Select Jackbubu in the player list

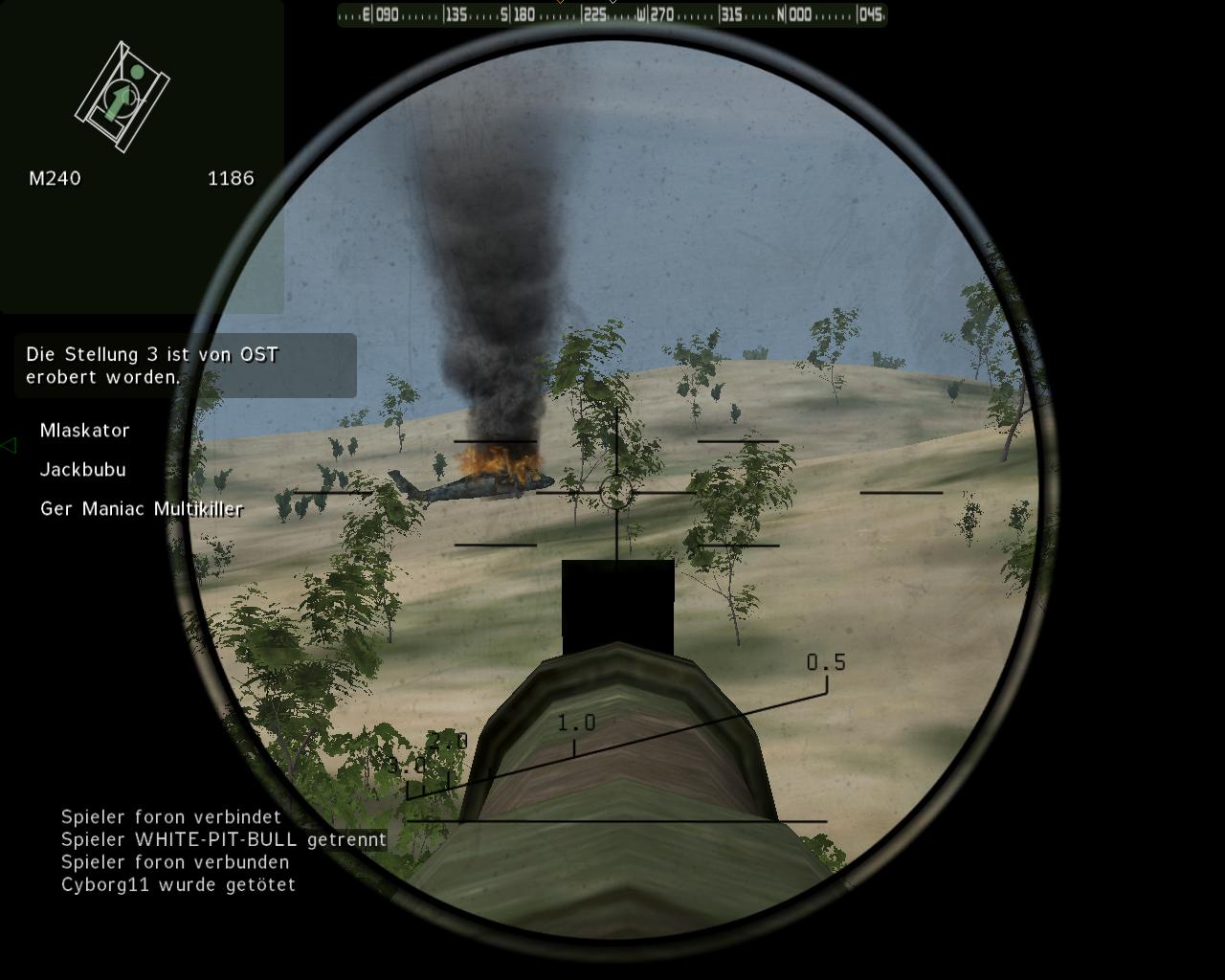pyautogui.click(x=83, y=470)
